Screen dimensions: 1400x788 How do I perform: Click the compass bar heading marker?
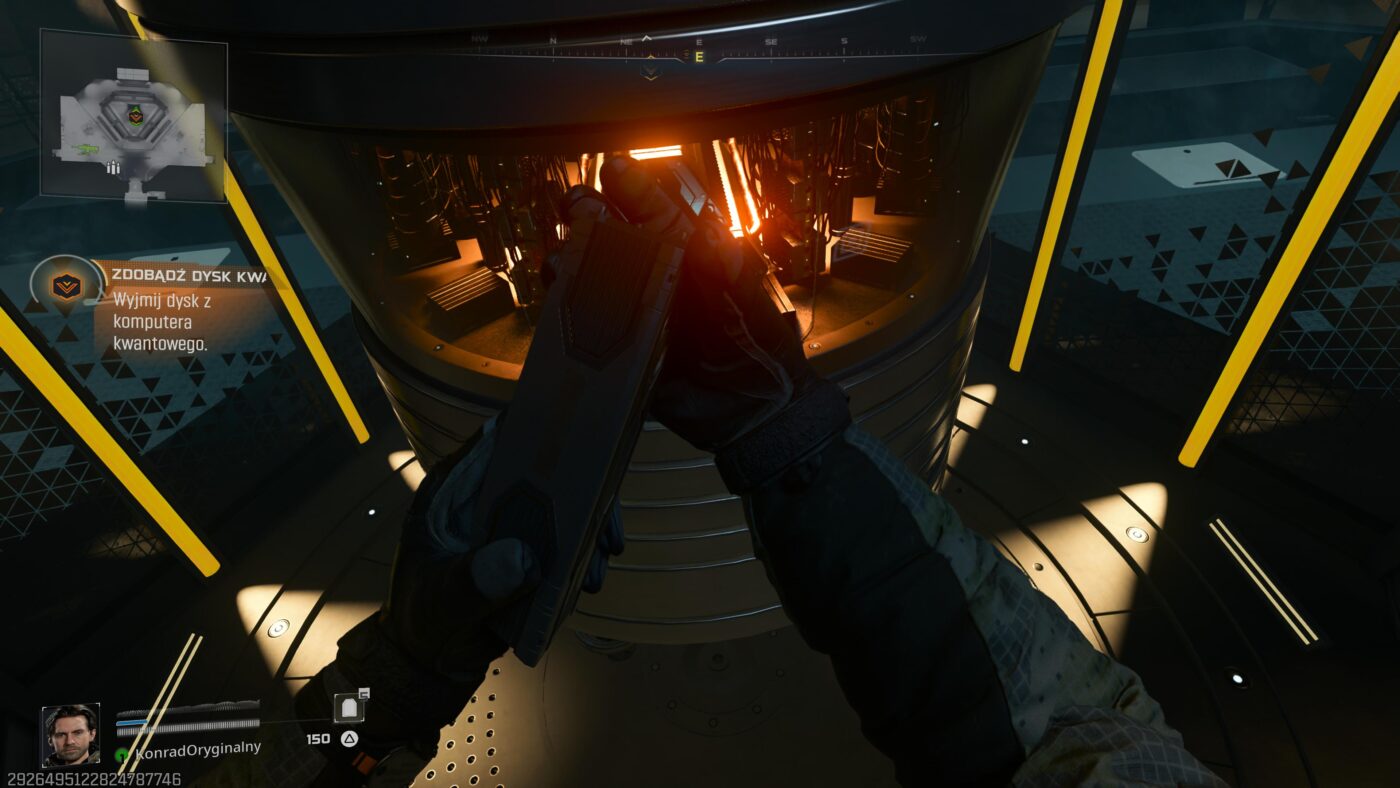699,57
